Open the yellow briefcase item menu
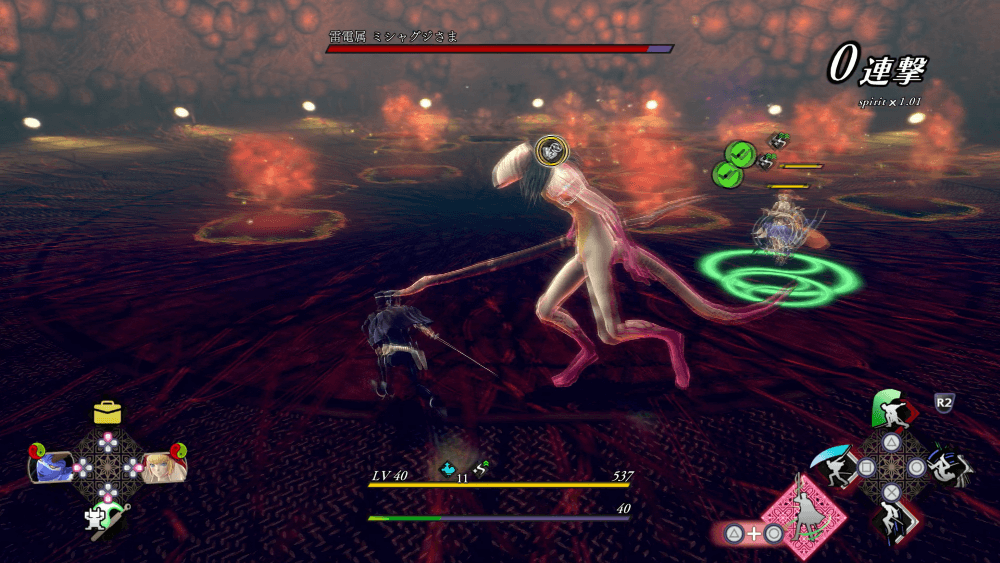This screenshot has height=563, width=1000. [107, 412]
